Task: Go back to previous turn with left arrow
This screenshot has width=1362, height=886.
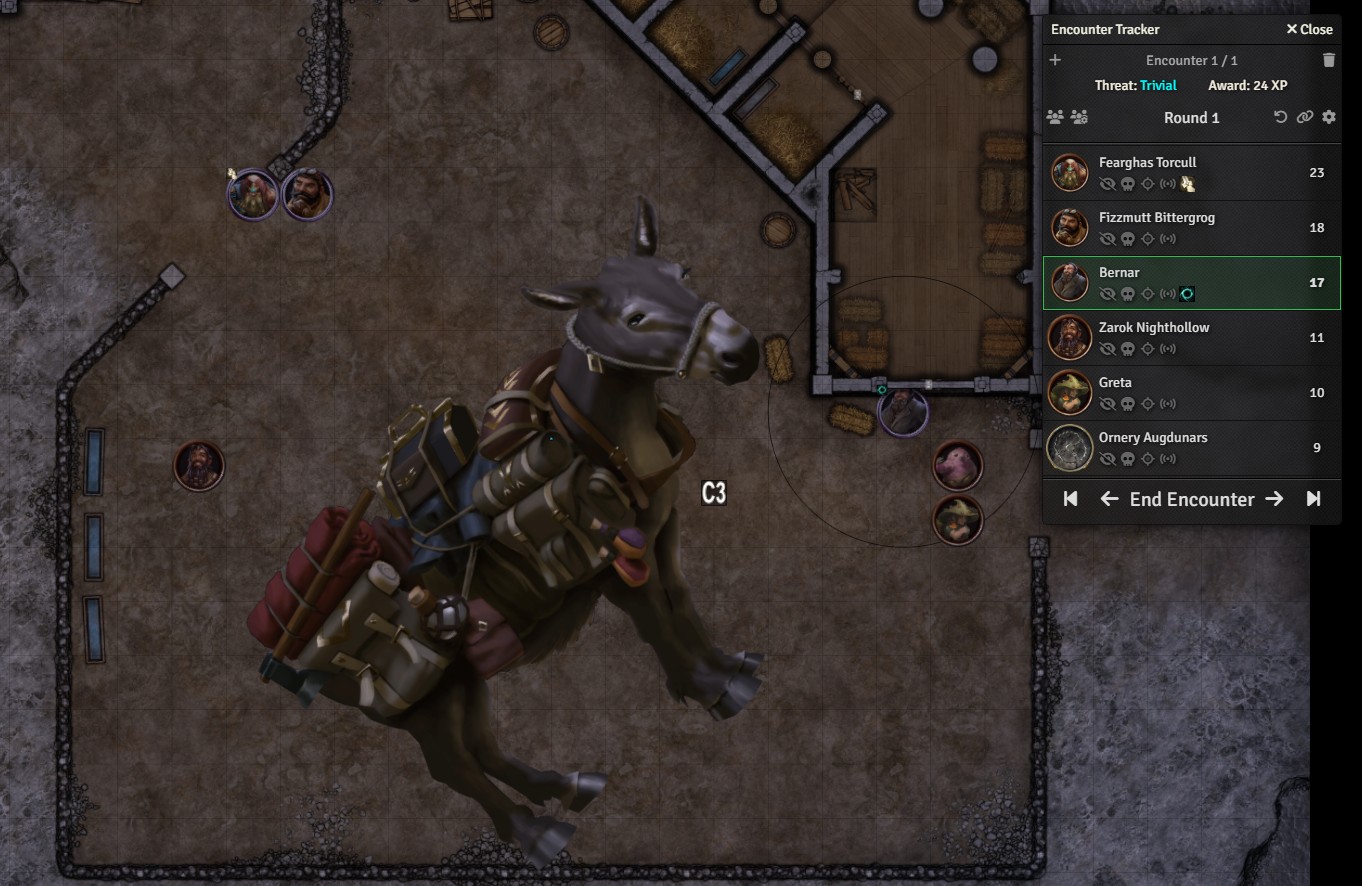Action: click(1109, 499)
